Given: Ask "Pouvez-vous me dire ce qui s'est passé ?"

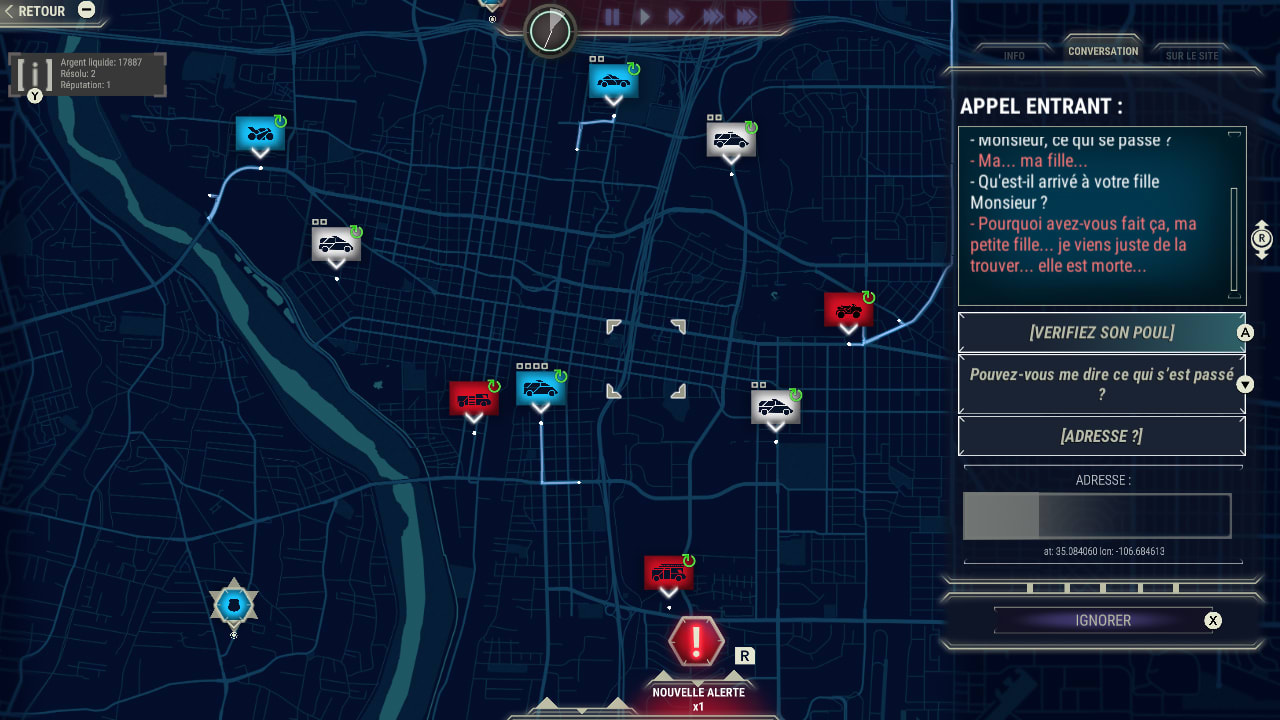Looking at the screenshot, I should click(x=1101, y=384).
